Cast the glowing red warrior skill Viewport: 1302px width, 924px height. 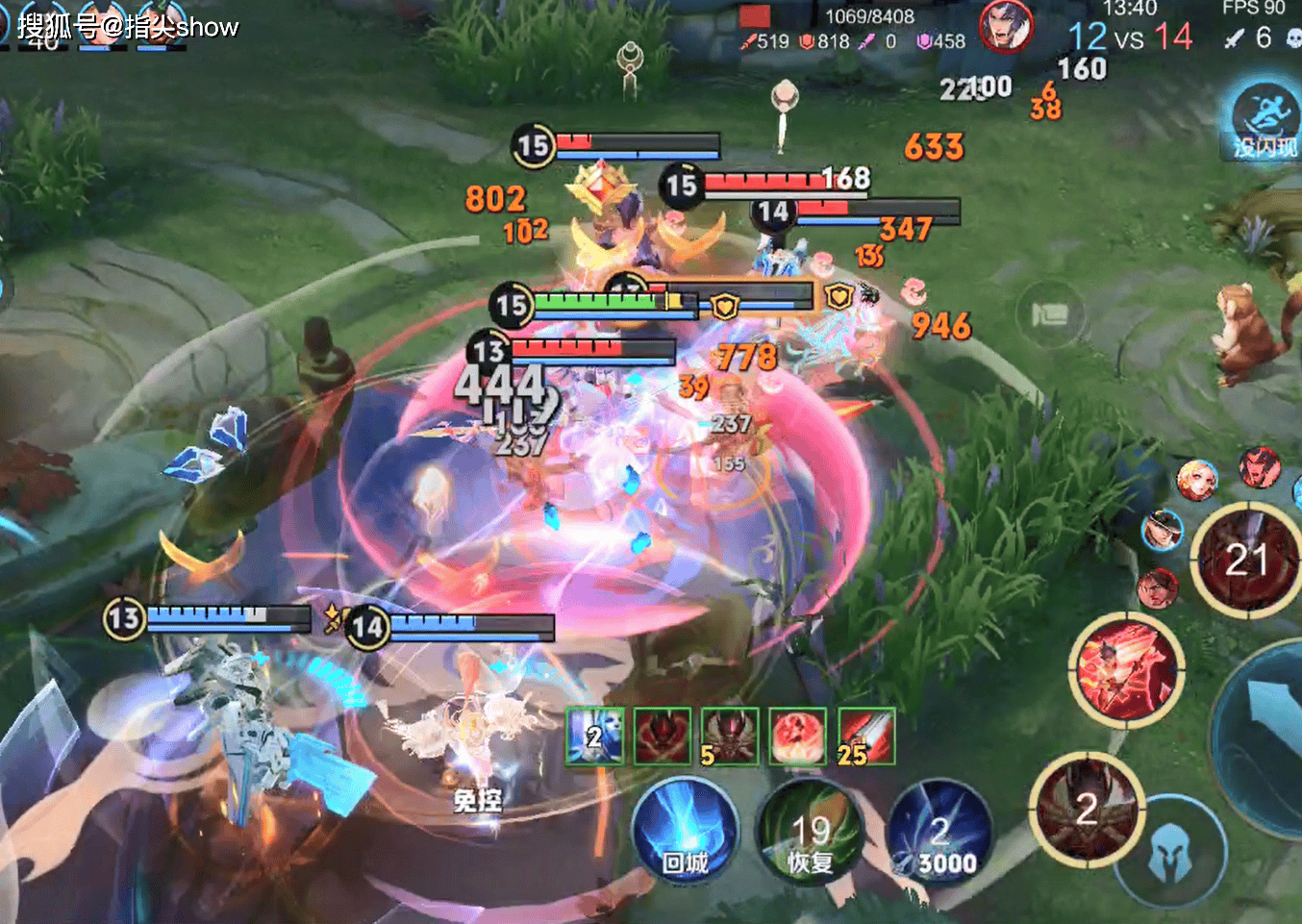(x=1126, y=669)
